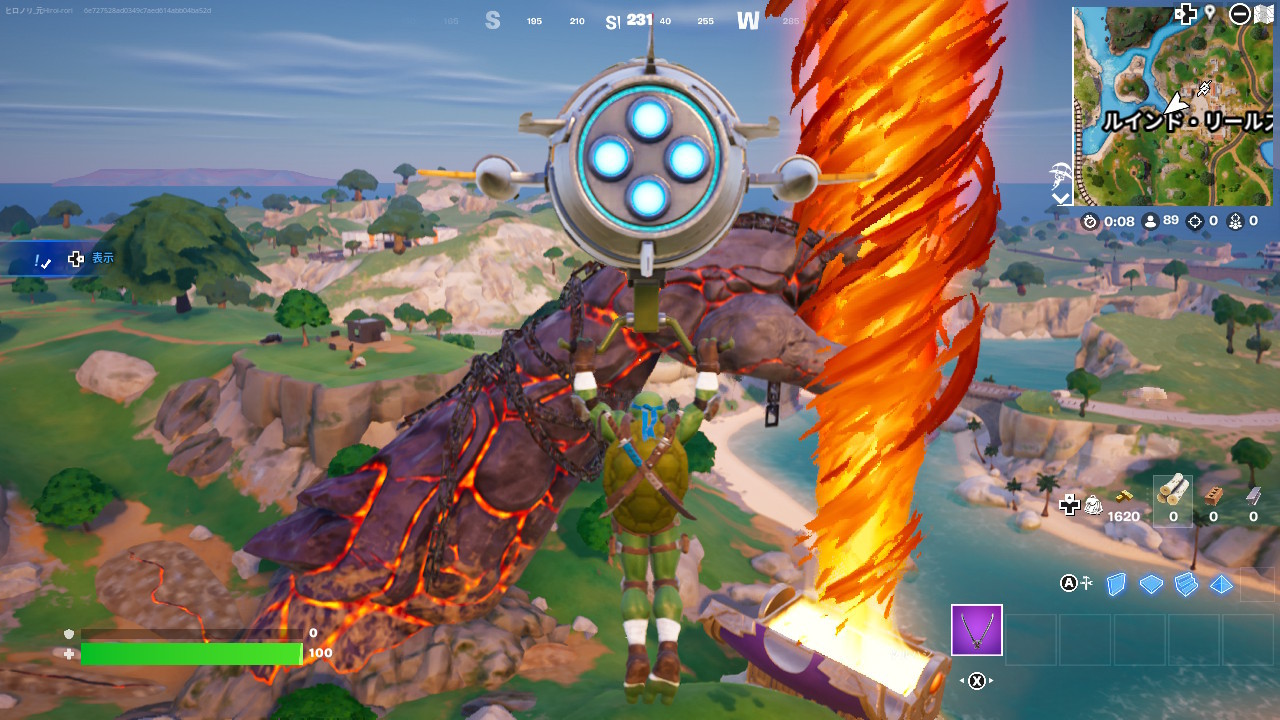
Task: Select the brick material slot
Action: [x=1213, y=497]
